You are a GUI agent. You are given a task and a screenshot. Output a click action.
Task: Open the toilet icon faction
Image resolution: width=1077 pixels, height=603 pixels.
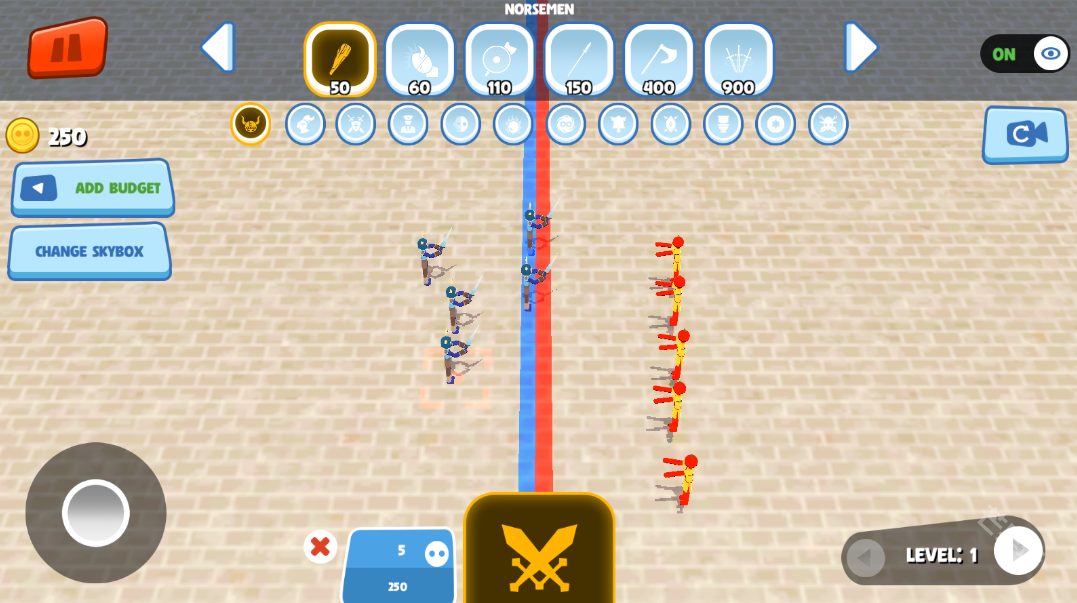pos(723,124)
